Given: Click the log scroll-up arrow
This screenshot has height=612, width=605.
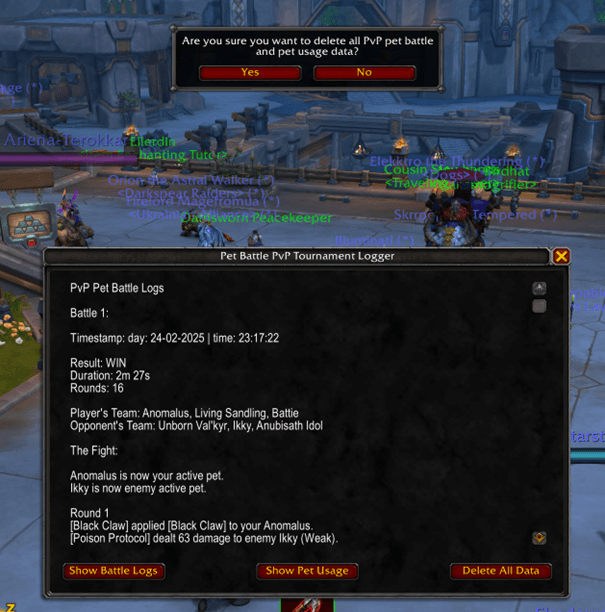Looking at the screenshot, I should pos(539,288).
